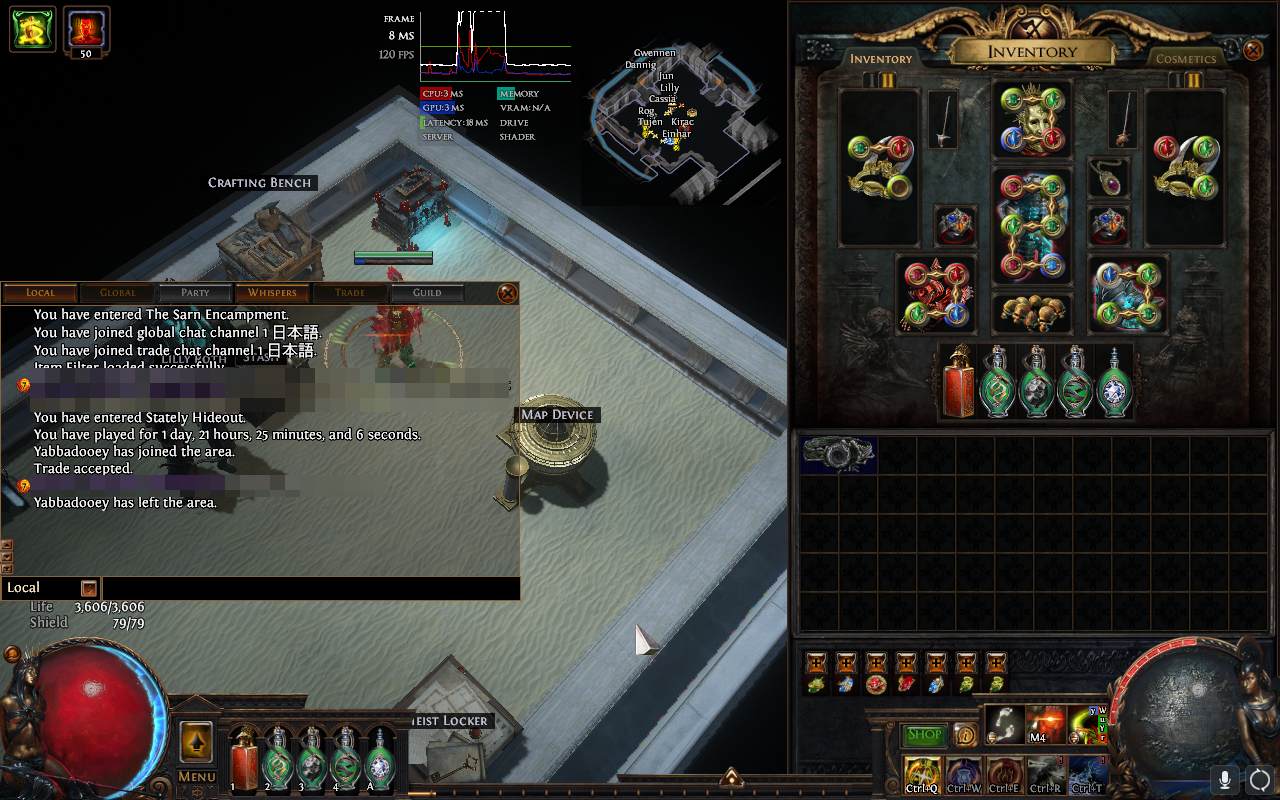
Task: Show the Guild chat tab
Action: (x=427, y=293)
